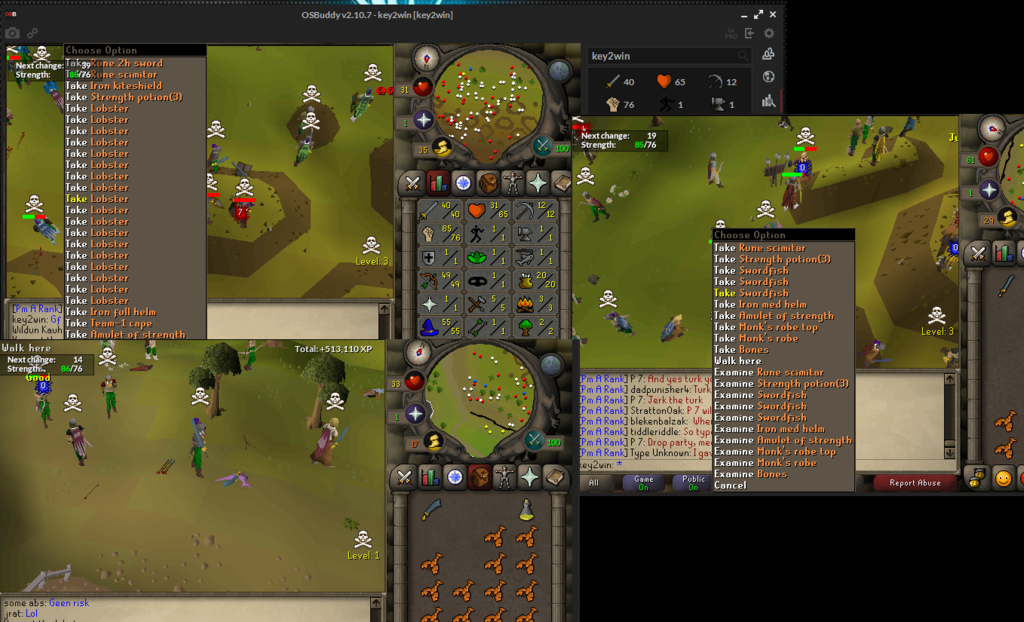The width and height of the screenshot is (1024, 622).
Task: Select the potion in the inventory
Action: (525, 510)
